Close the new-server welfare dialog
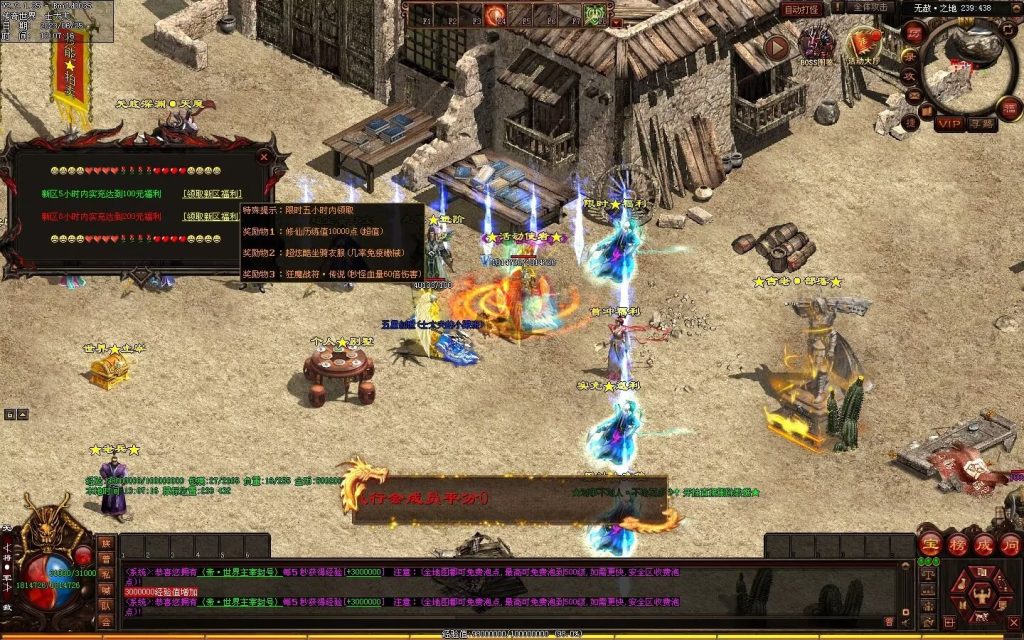Screen dimensions: 1024x640 point(264,156)
